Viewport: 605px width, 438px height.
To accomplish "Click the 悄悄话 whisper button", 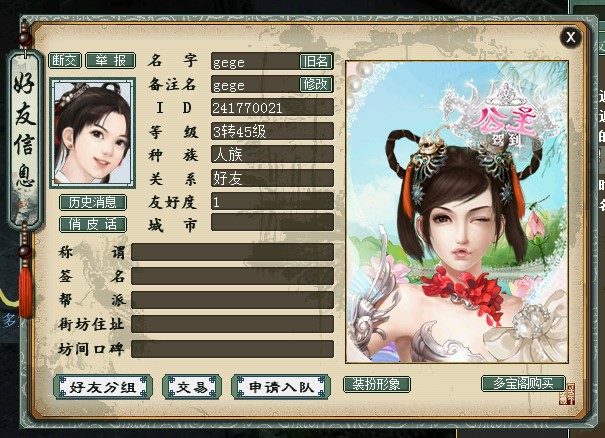I will [92, 224].
